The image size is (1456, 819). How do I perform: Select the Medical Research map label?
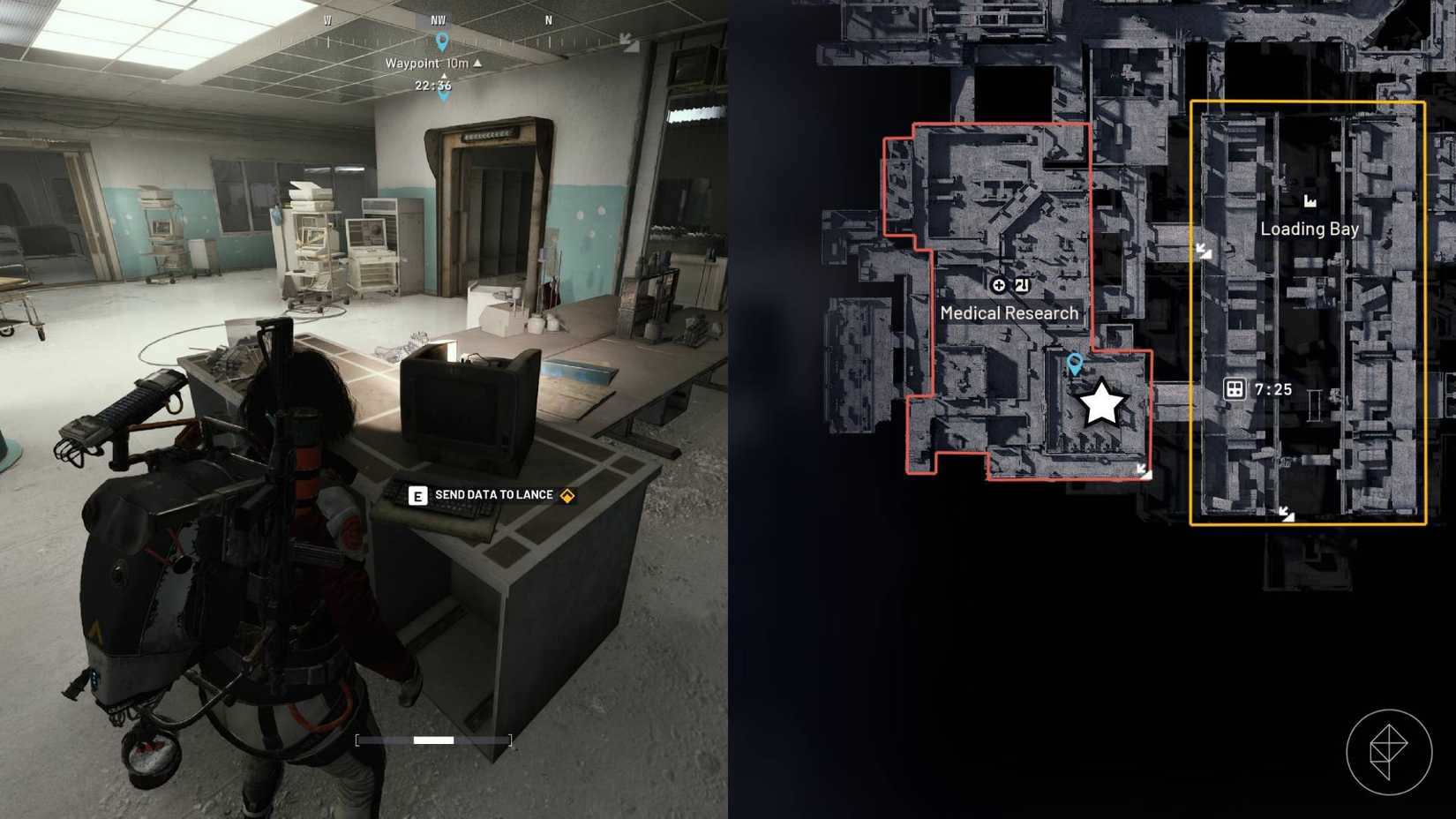tap(1009, 312)
